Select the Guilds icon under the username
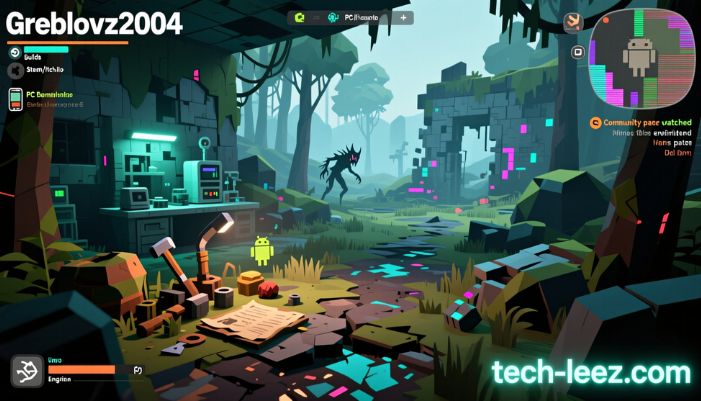Image resolution: width=701 pixels, height=401 pixels. click(x=14, y=52)
